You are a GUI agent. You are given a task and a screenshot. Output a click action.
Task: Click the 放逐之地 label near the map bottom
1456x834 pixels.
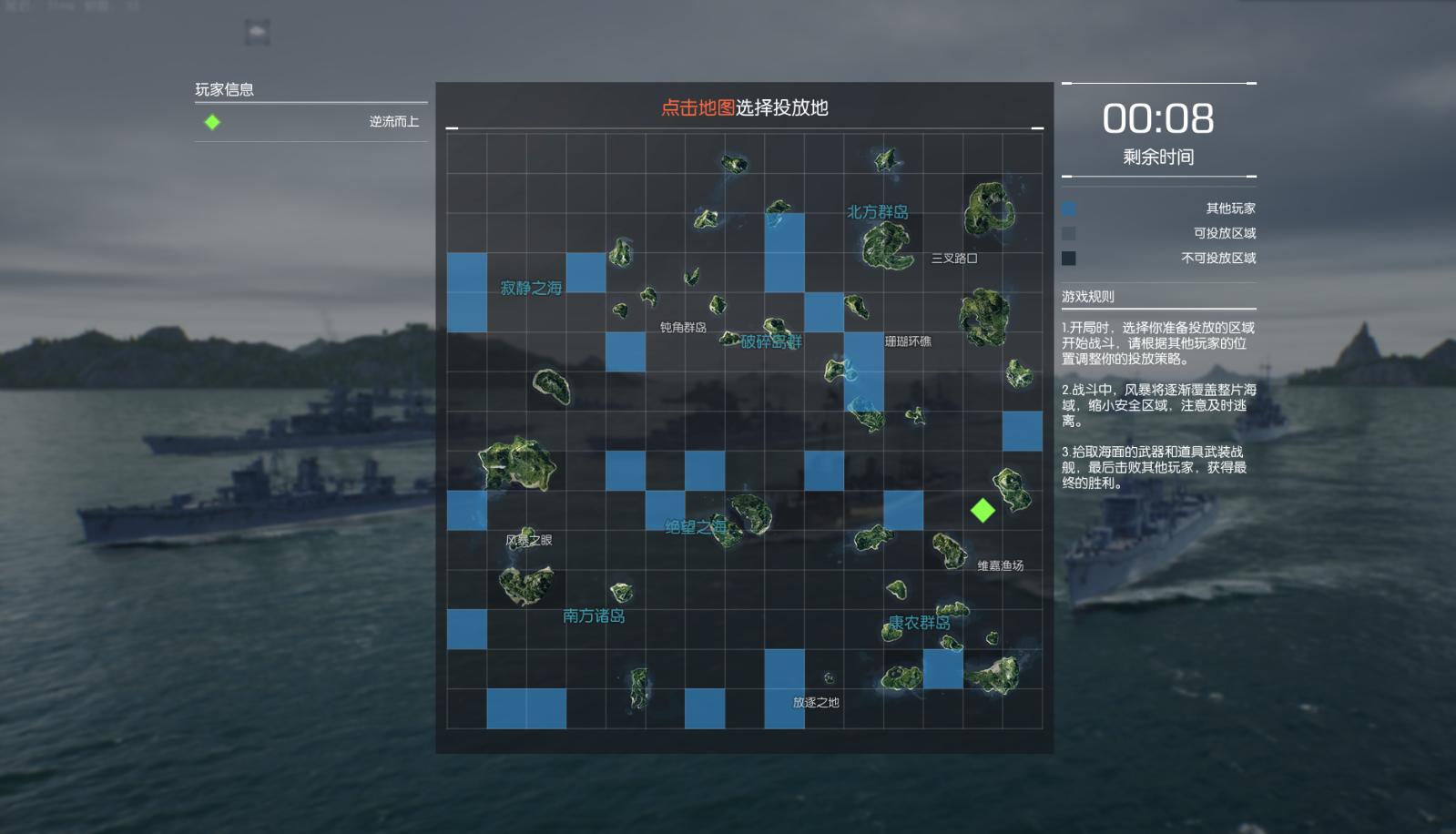[x=815, y=702]
